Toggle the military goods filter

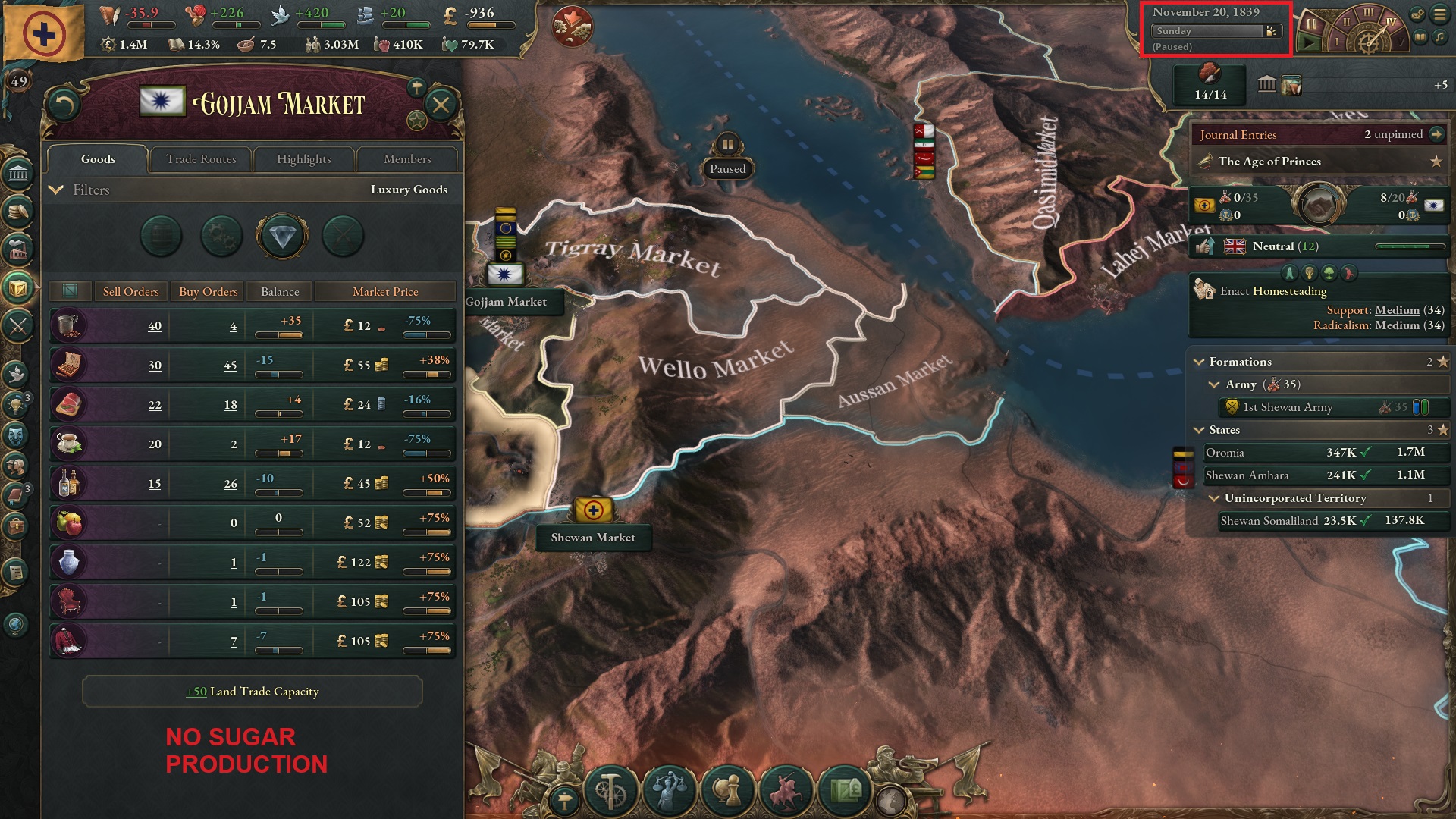343,237
